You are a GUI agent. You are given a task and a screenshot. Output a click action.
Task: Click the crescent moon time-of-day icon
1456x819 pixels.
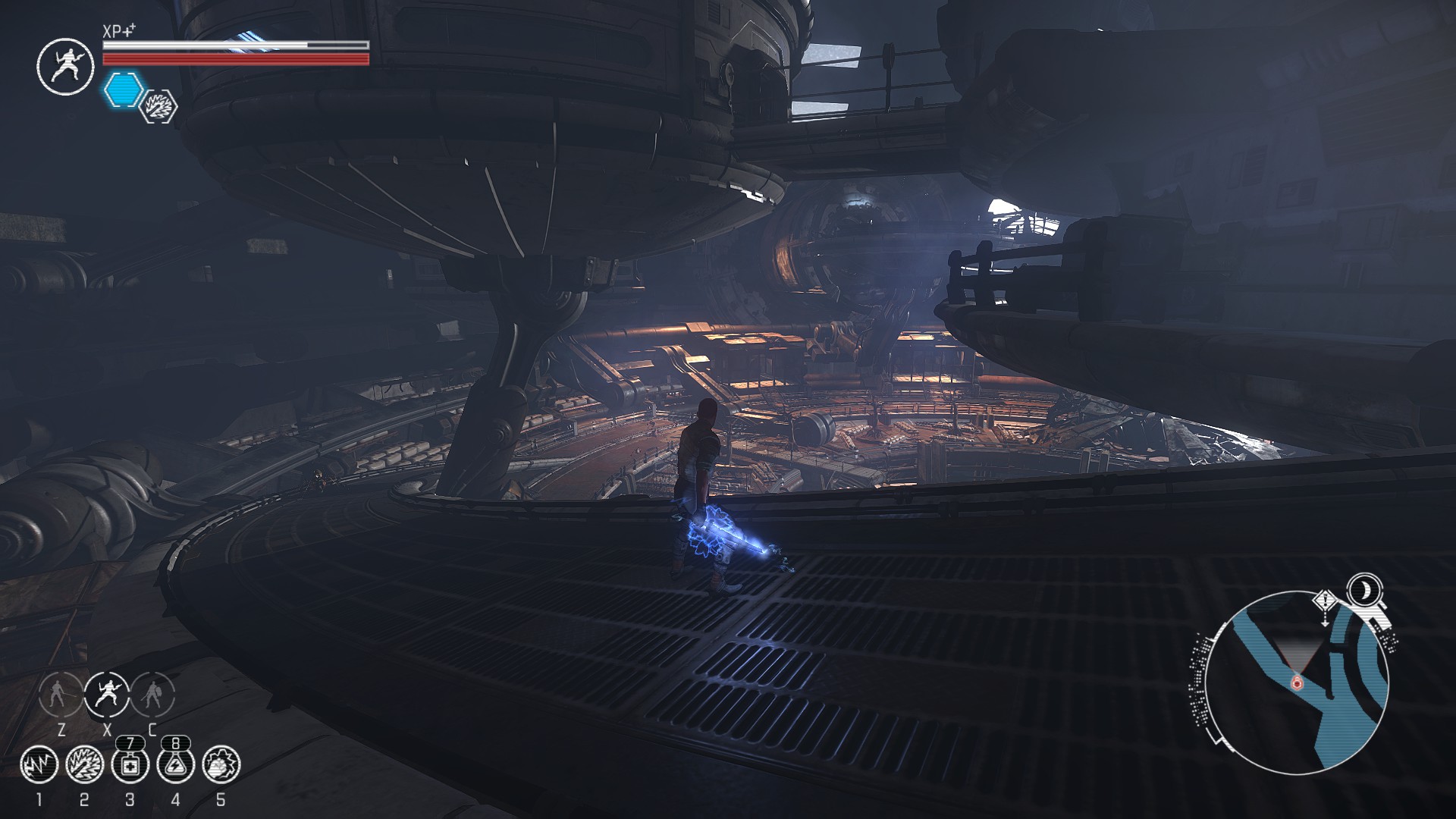pos(1363,589)
